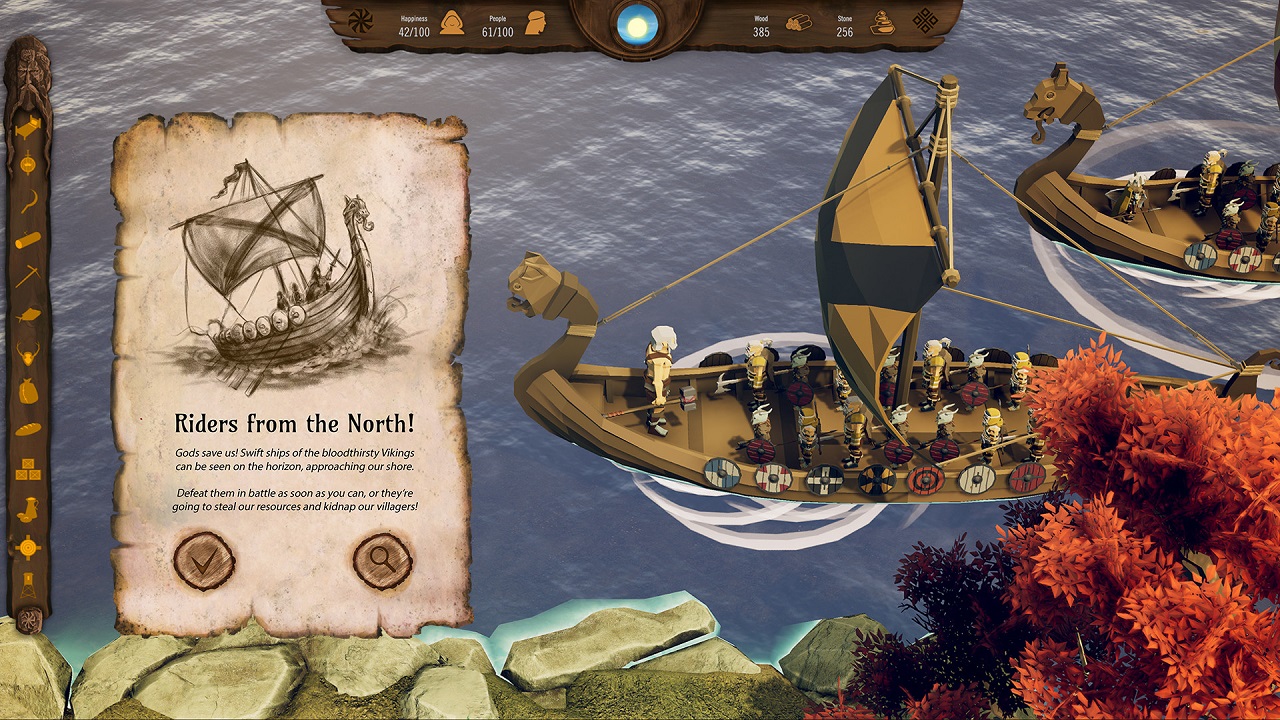The width and height of the screenshot is (1280, 720).
Task: Click the pinwheel symbol on the top bar
Action: [x=359, y=20]
